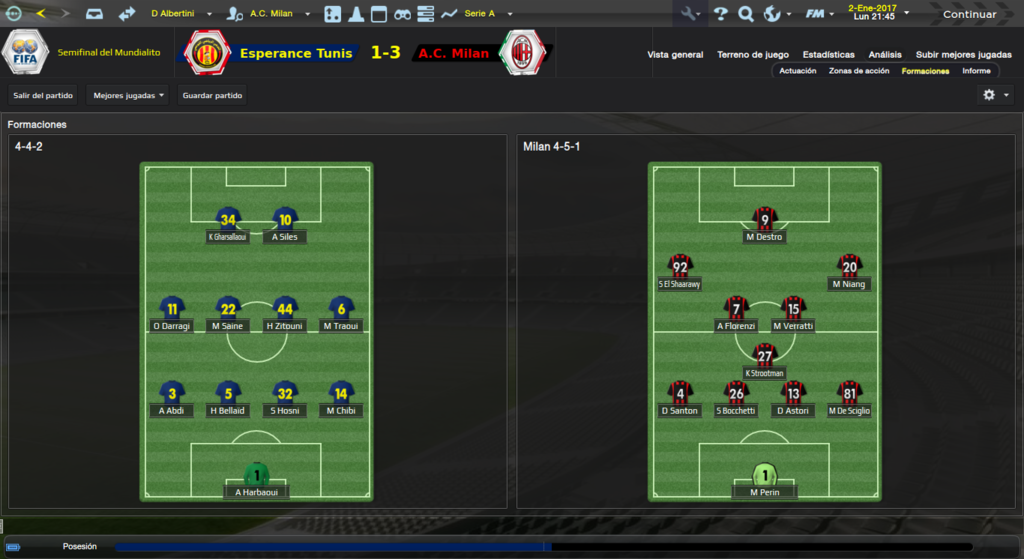Open the inbox tray icon
The width and height of the screenshot is (1024, 559).
[x=94, y=14]
